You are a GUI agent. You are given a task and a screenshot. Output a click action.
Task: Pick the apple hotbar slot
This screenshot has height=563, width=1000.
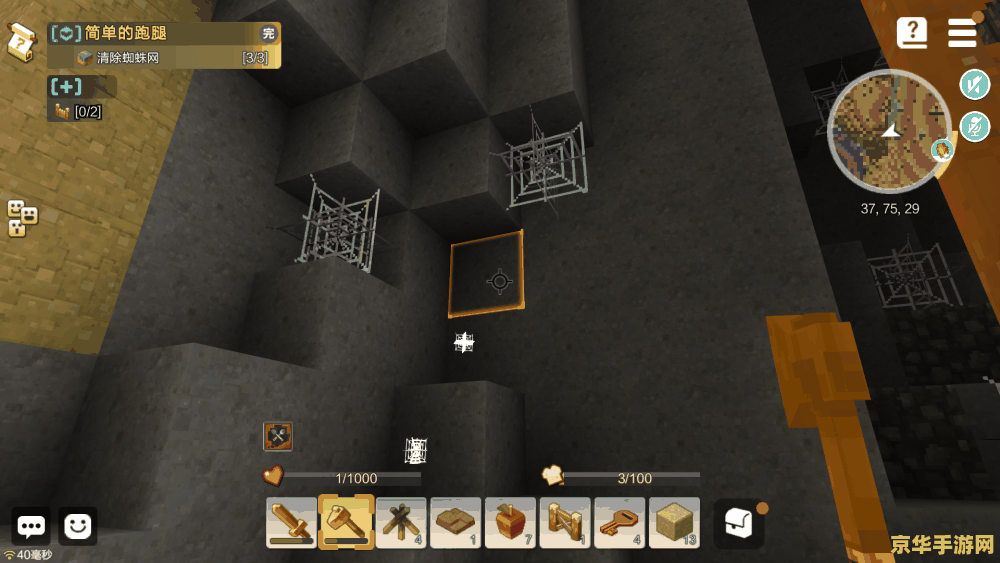click(510, 522)
